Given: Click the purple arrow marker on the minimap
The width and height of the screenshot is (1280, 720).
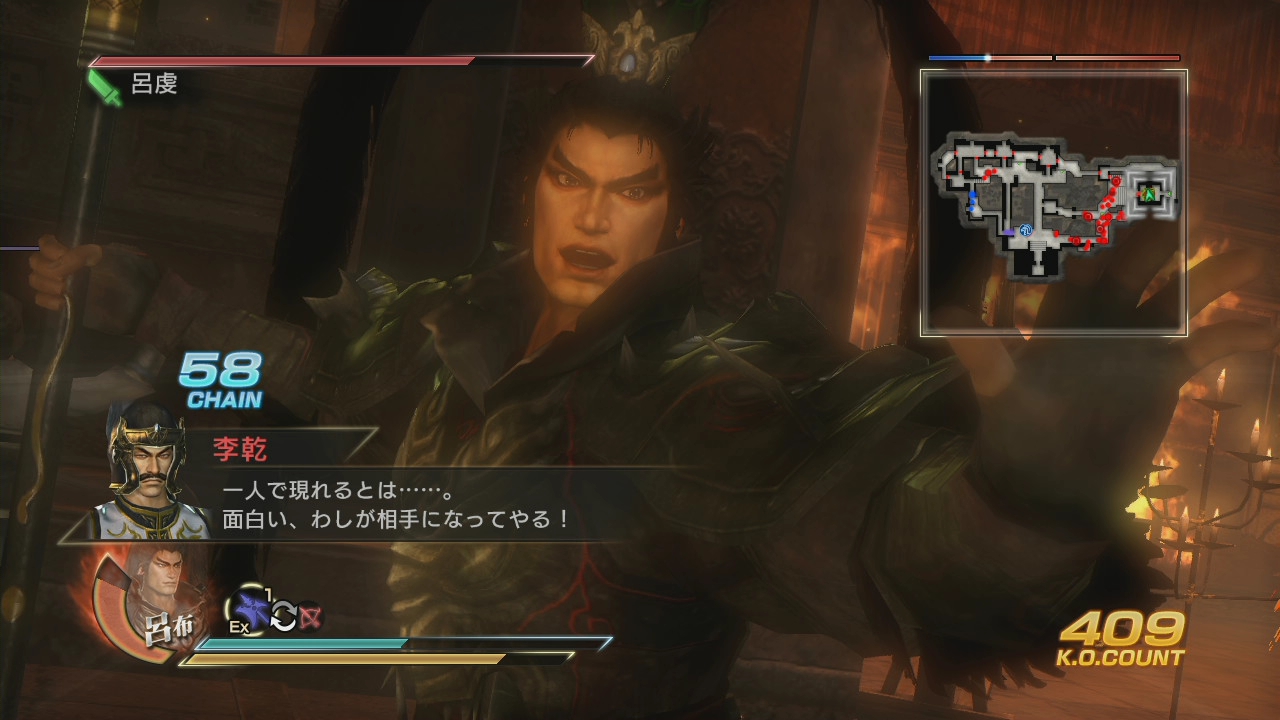Looking at the screenshot, I should (x=1009, y=232).
